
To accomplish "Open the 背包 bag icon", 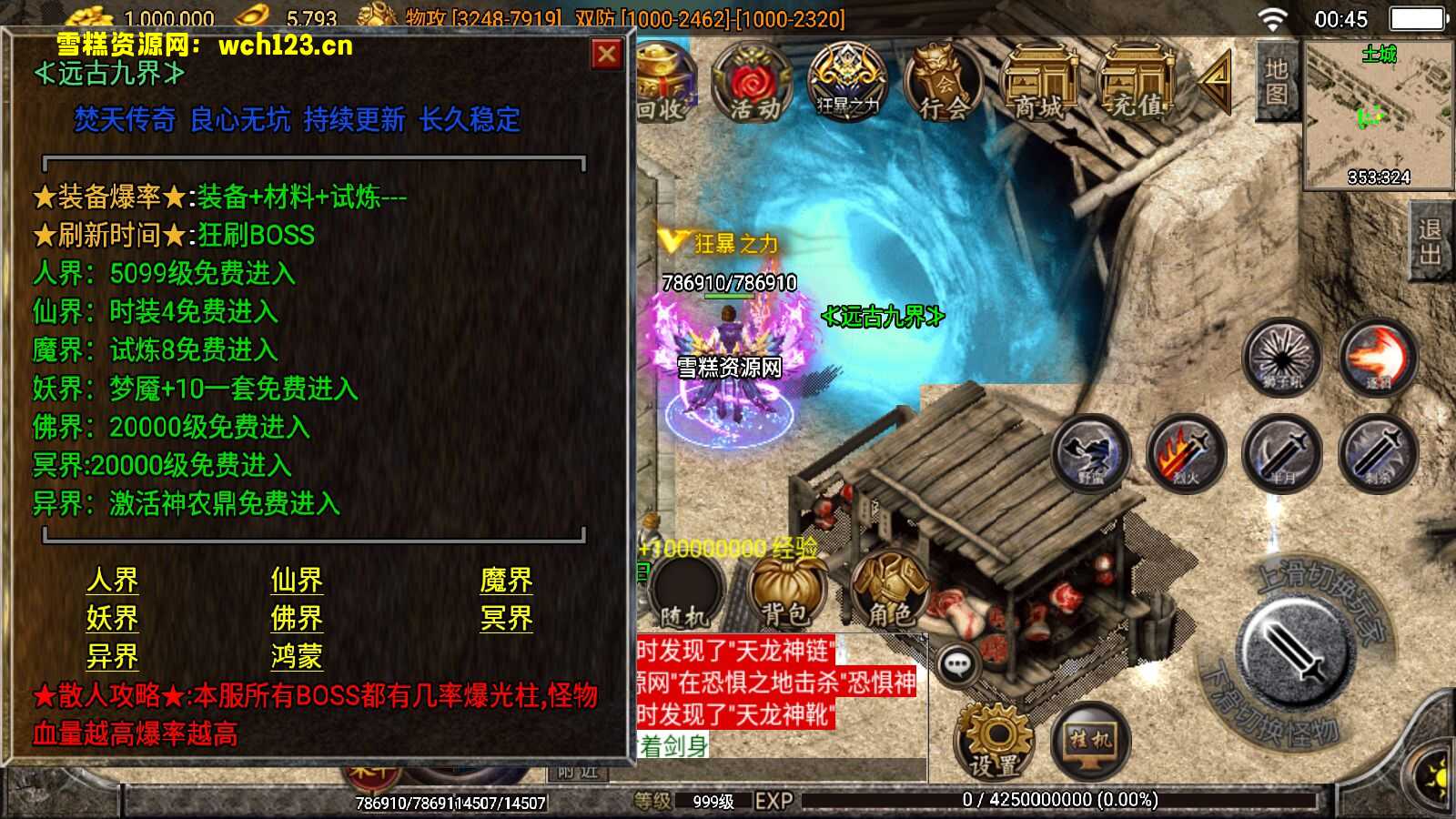I will (x=784, y=592).
